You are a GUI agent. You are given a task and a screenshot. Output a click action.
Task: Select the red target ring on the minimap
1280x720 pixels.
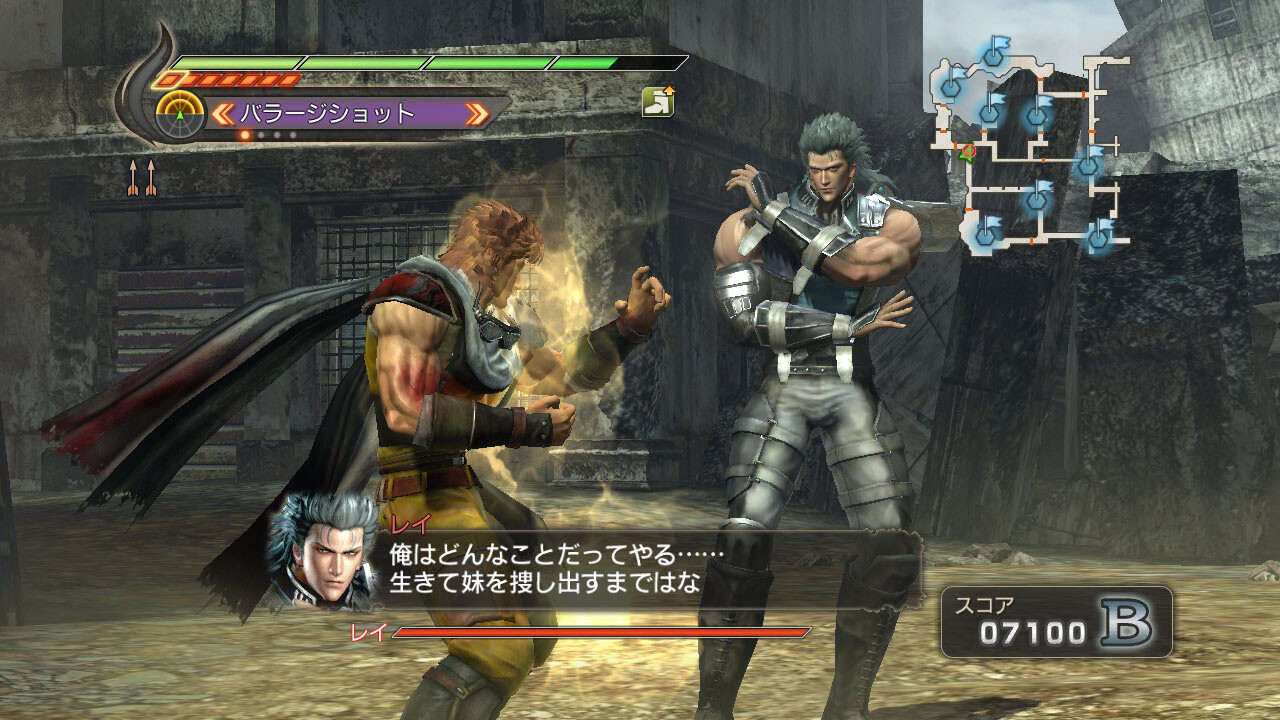(970, 151)
